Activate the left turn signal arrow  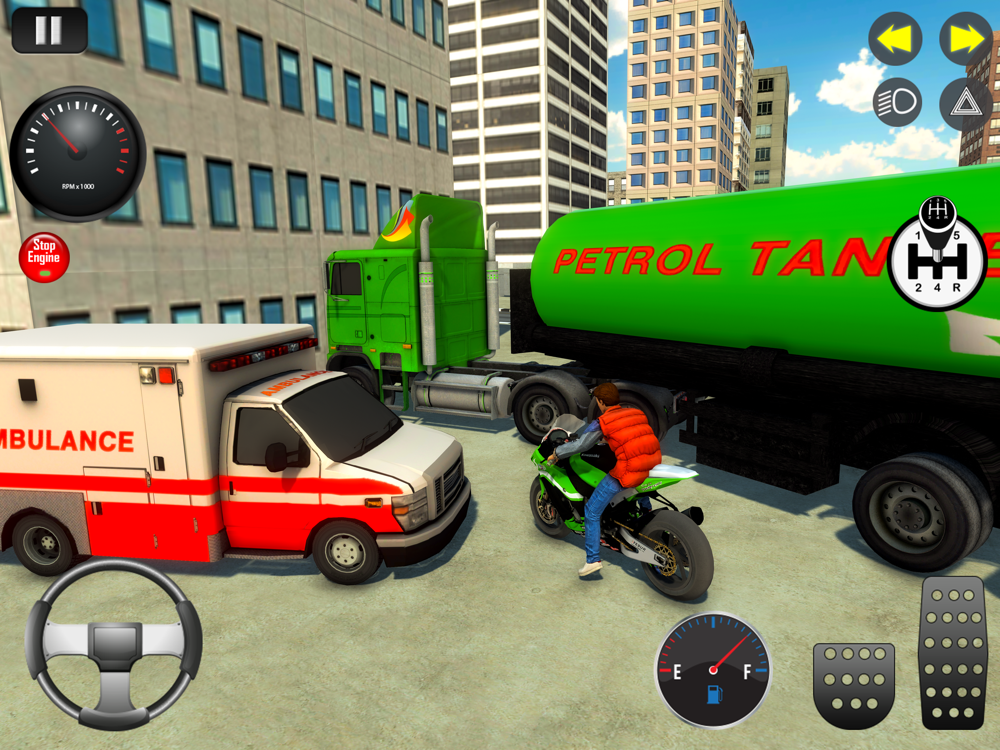[x=895, y=39]
